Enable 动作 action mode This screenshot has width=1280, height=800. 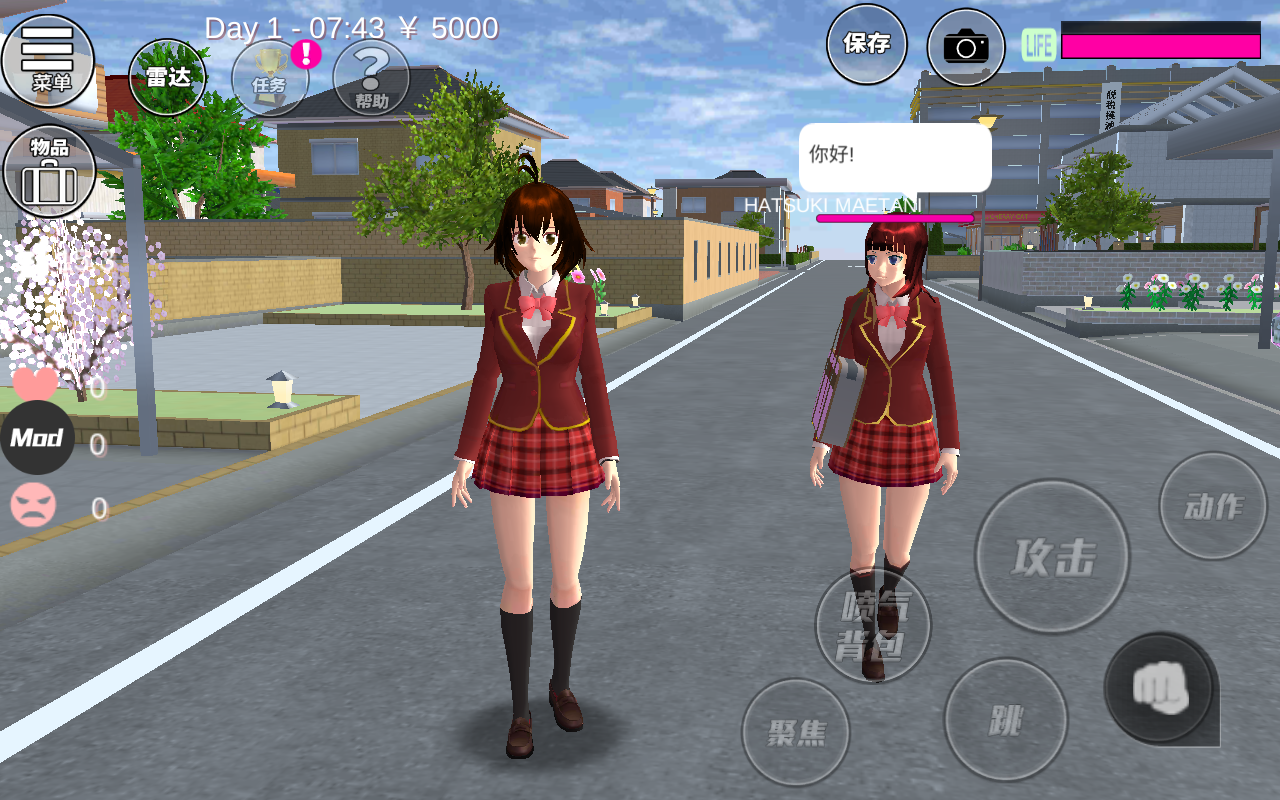point(1212,505)
